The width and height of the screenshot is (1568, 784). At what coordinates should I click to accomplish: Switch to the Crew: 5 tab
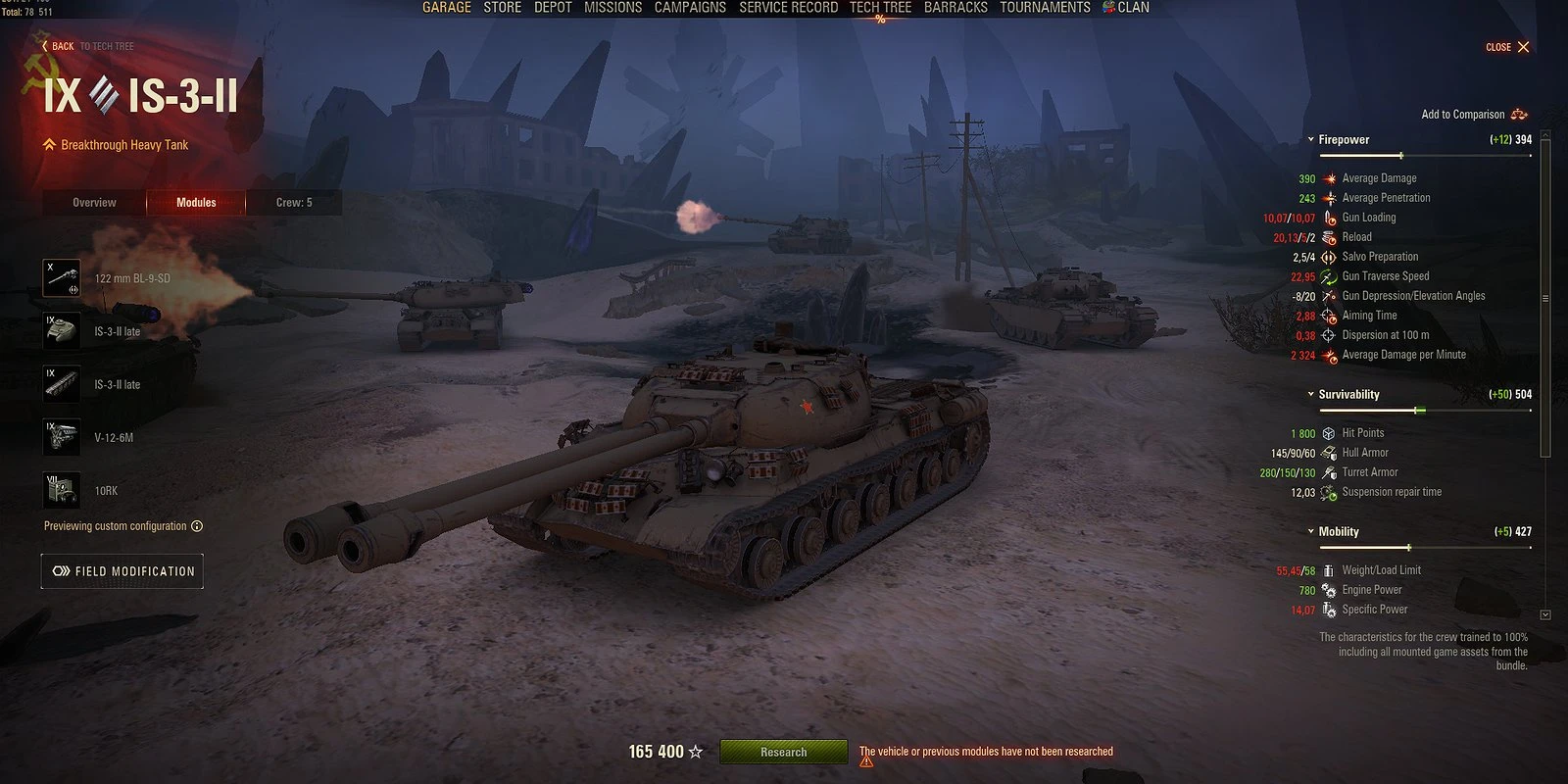point(294,202)
